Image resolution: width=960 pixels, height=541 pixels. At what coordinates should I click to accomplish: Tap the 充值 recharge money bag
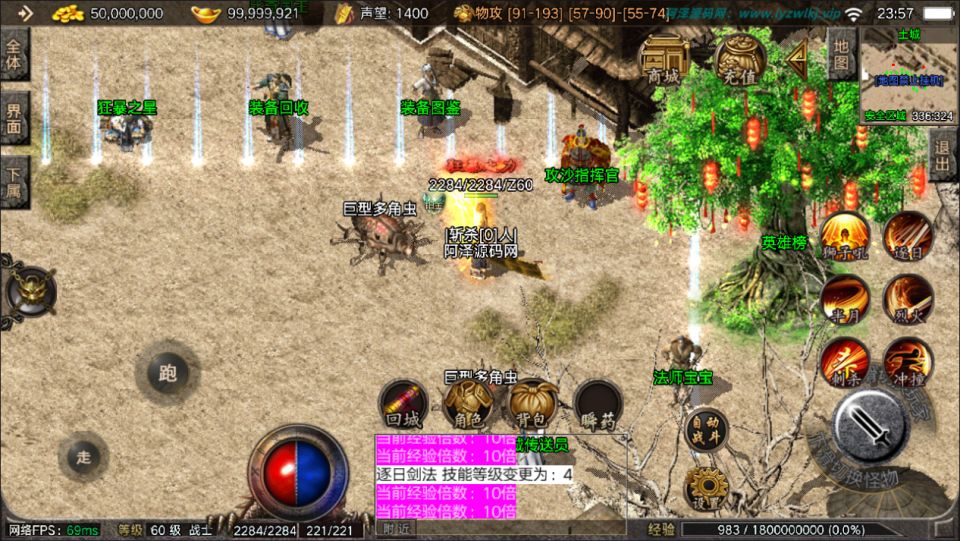click(740, 59)
